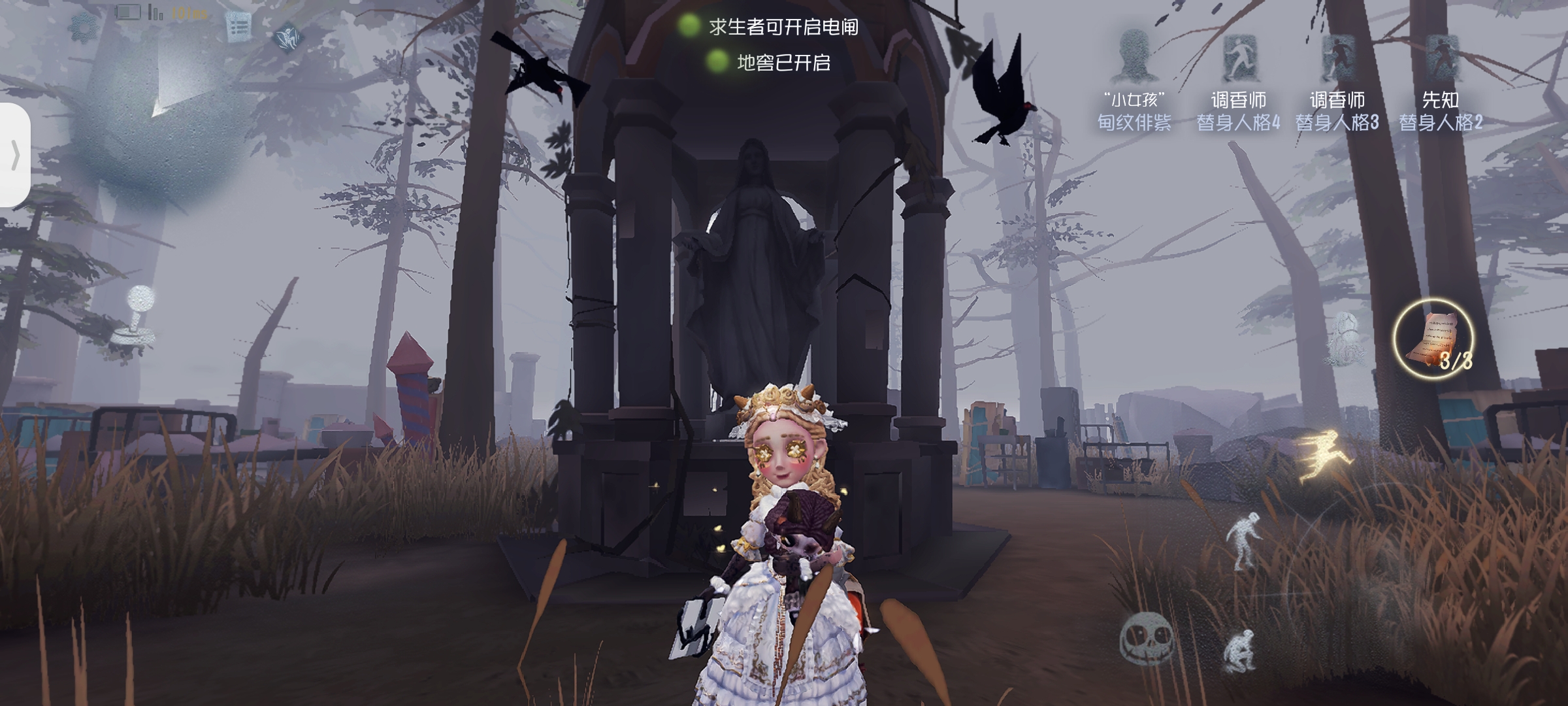Activate the glowing running stance
1568x706 pixels.
[1323, 456]
